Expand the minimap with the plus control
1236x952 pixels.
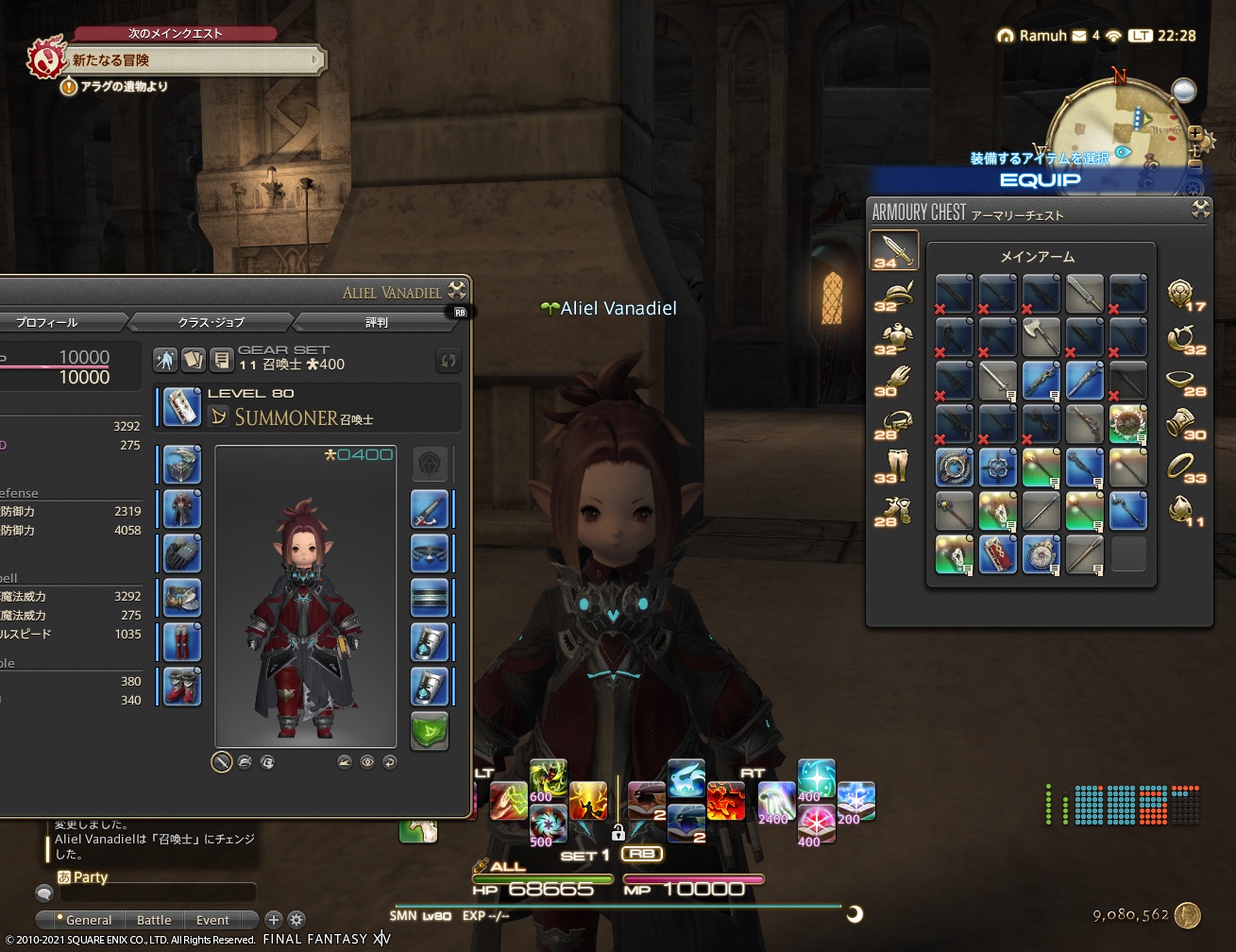pos(1195,133)
